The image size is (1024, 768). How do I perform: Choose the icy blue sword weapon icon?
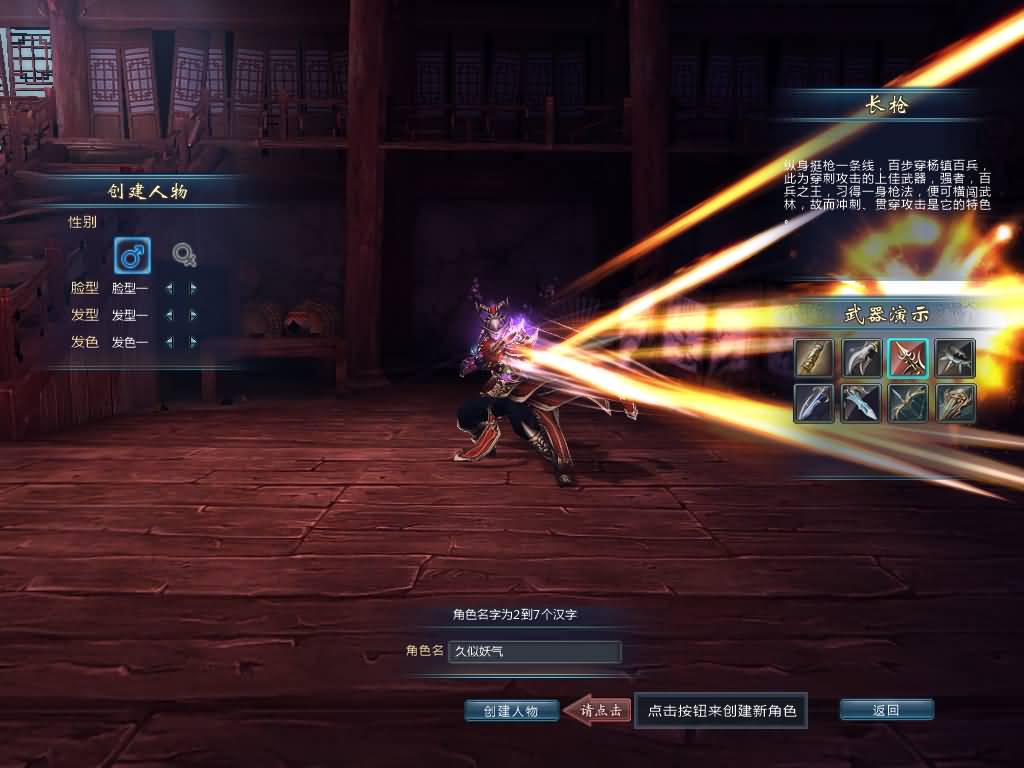click(861, 403)
